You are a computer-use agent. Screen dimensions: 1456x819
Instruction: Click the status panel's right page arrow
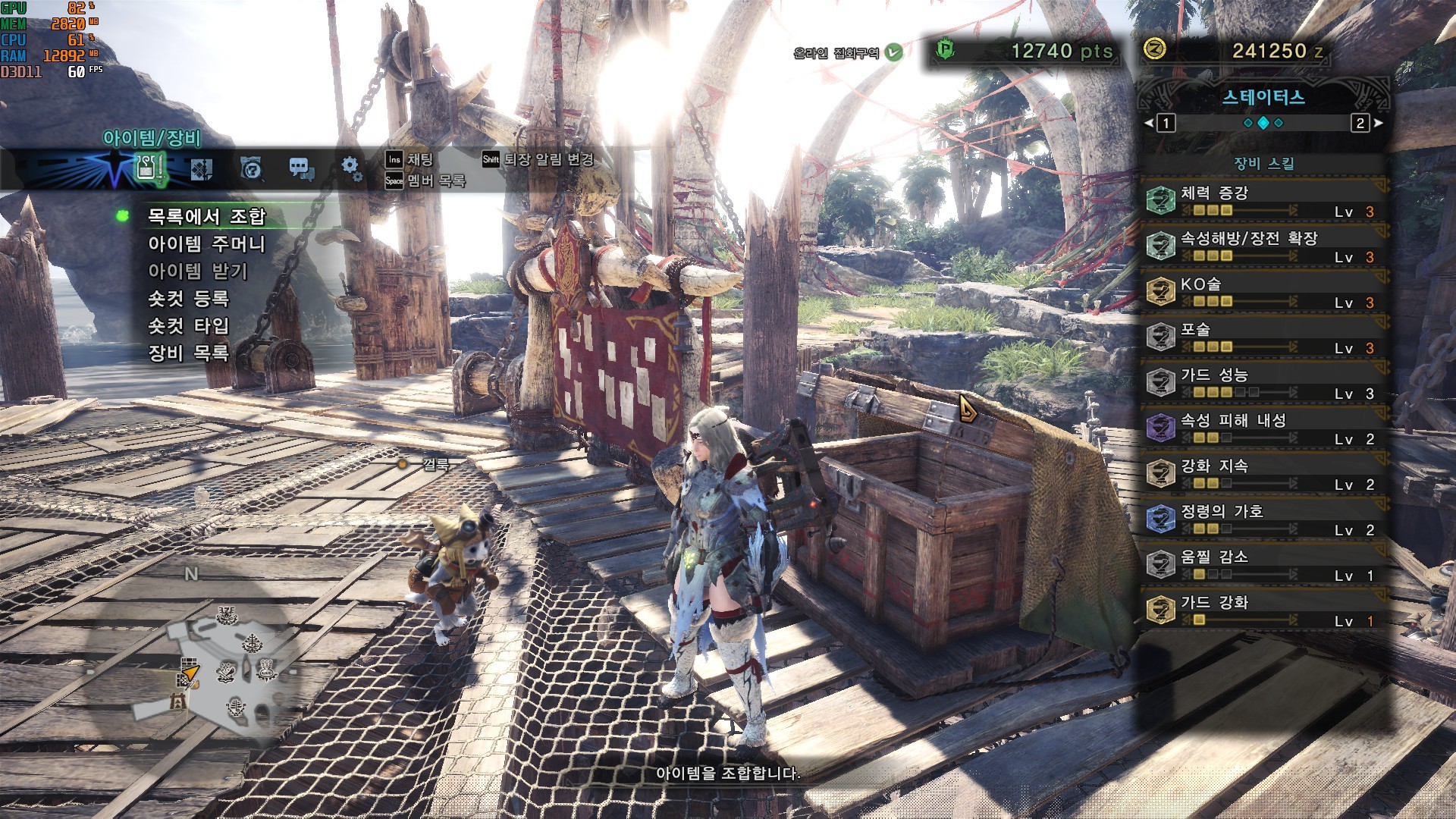(1378, 123)
